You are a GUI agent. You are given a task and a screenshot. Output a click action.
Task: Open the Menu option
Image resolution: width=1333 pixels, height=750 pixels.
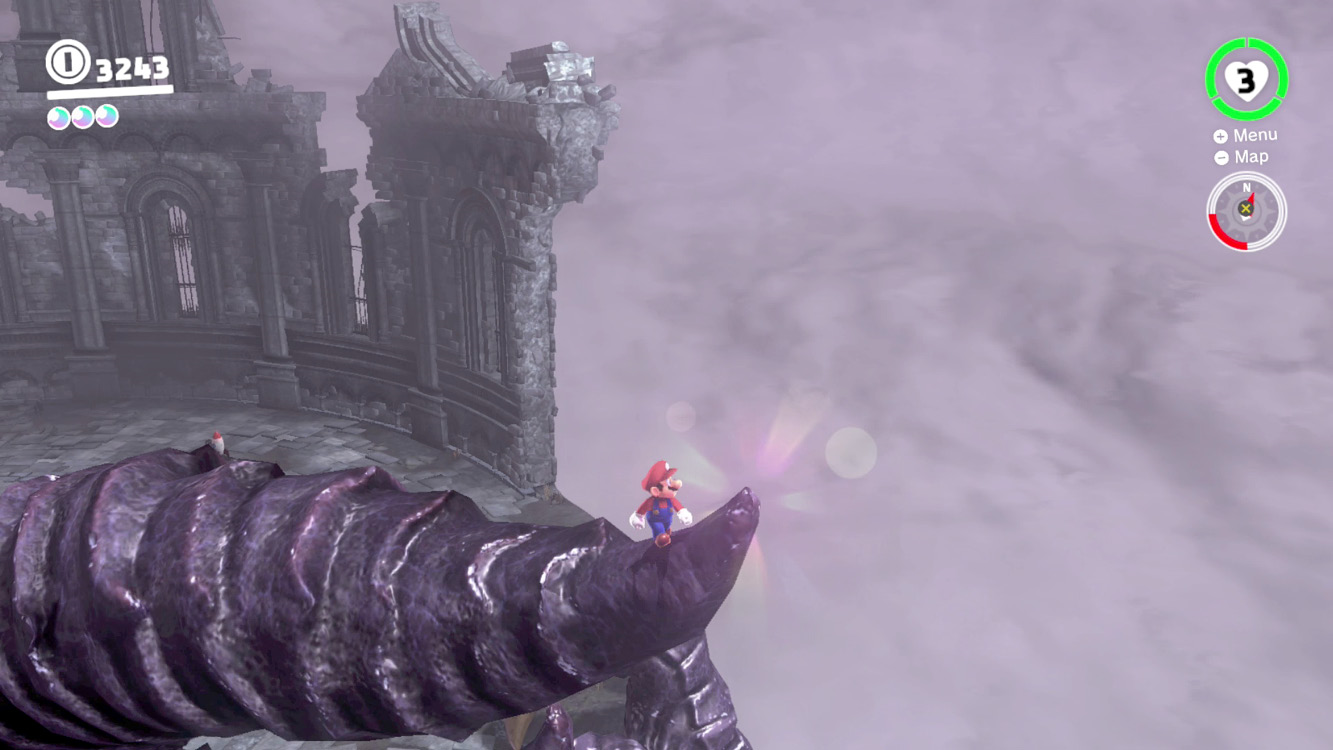pos(1257,134)
